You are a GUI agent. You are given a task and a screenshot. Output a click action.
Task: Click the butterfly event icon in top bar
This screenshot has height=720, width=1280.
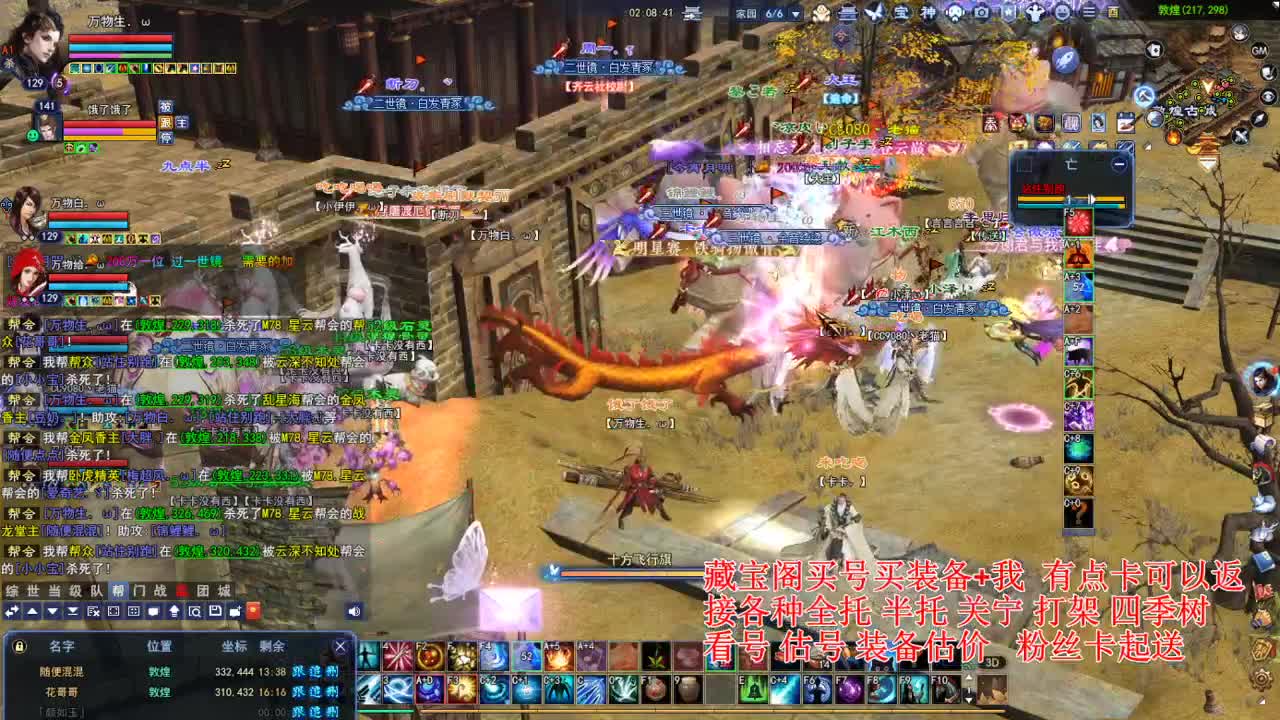point(872,14)
